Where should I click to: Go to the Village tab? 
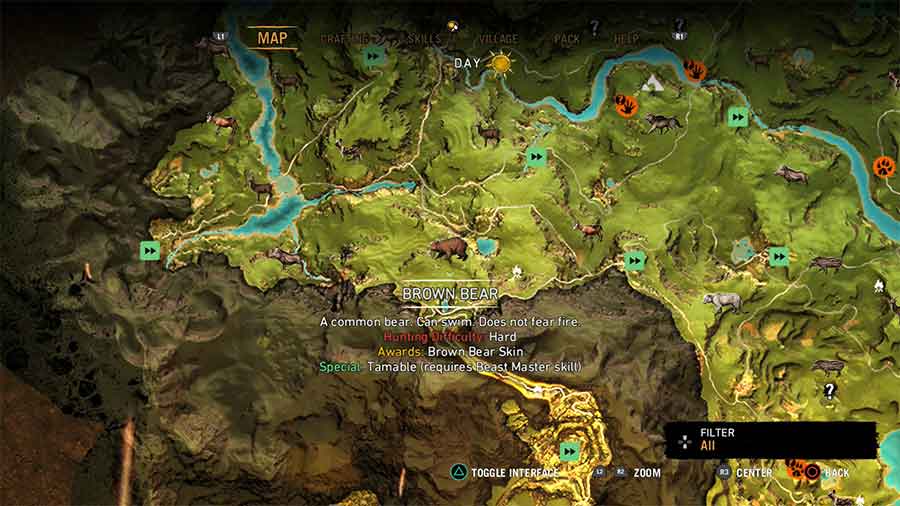(x=498, y=39)
